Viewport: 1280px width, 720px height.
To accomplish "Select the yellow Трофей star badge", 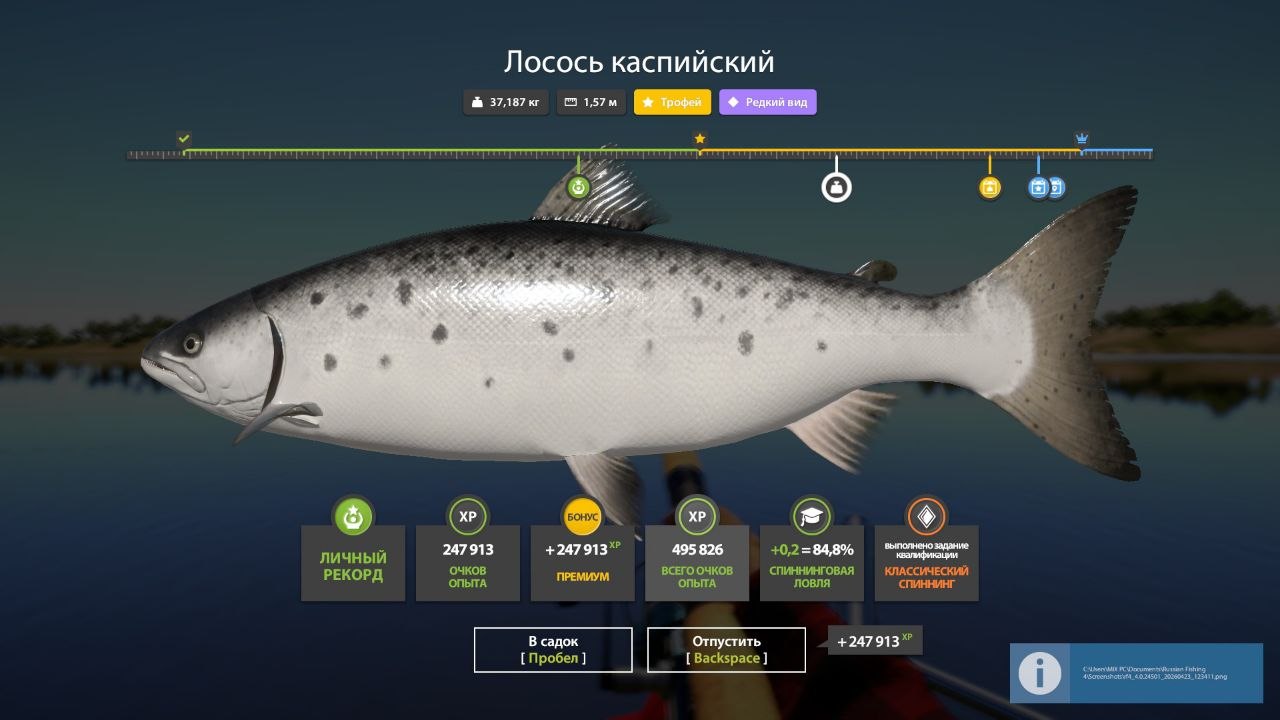I will [673, 101].
